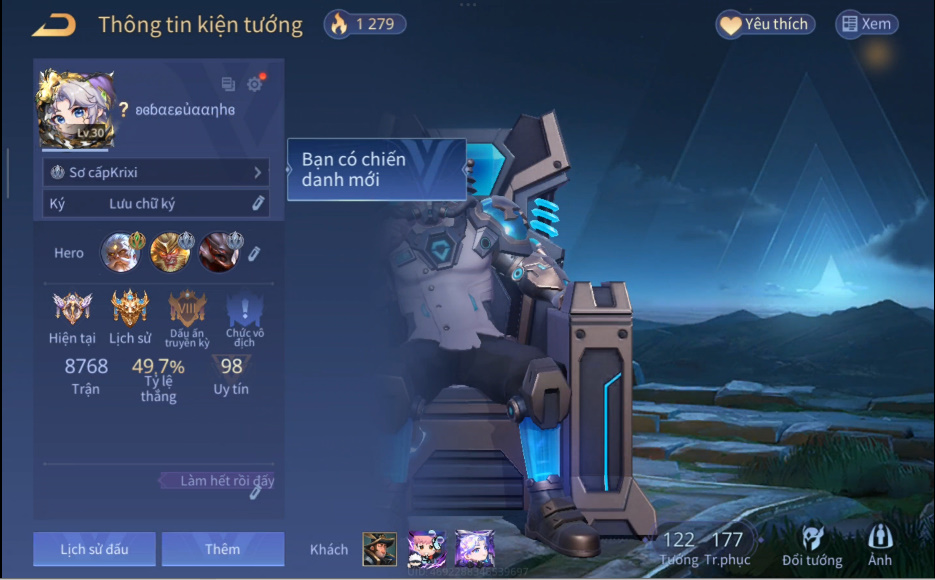Select the golden monkey featured hero
Image resolution: width=935 pixels, height=580 pixels.
pos(169,253)
